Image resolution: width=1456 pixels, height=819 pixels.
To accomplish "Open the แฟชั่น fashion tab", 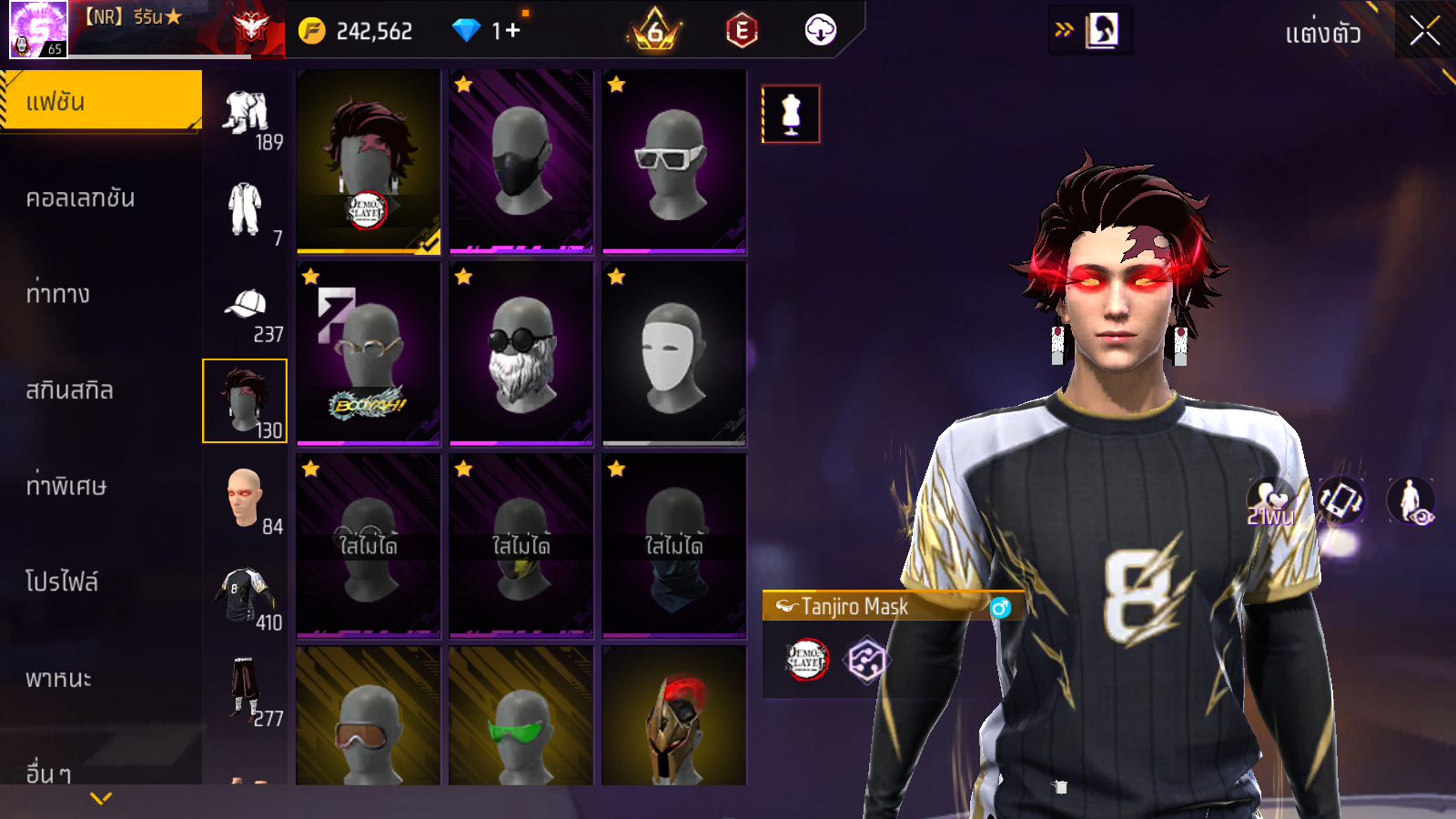I will 100,102.
